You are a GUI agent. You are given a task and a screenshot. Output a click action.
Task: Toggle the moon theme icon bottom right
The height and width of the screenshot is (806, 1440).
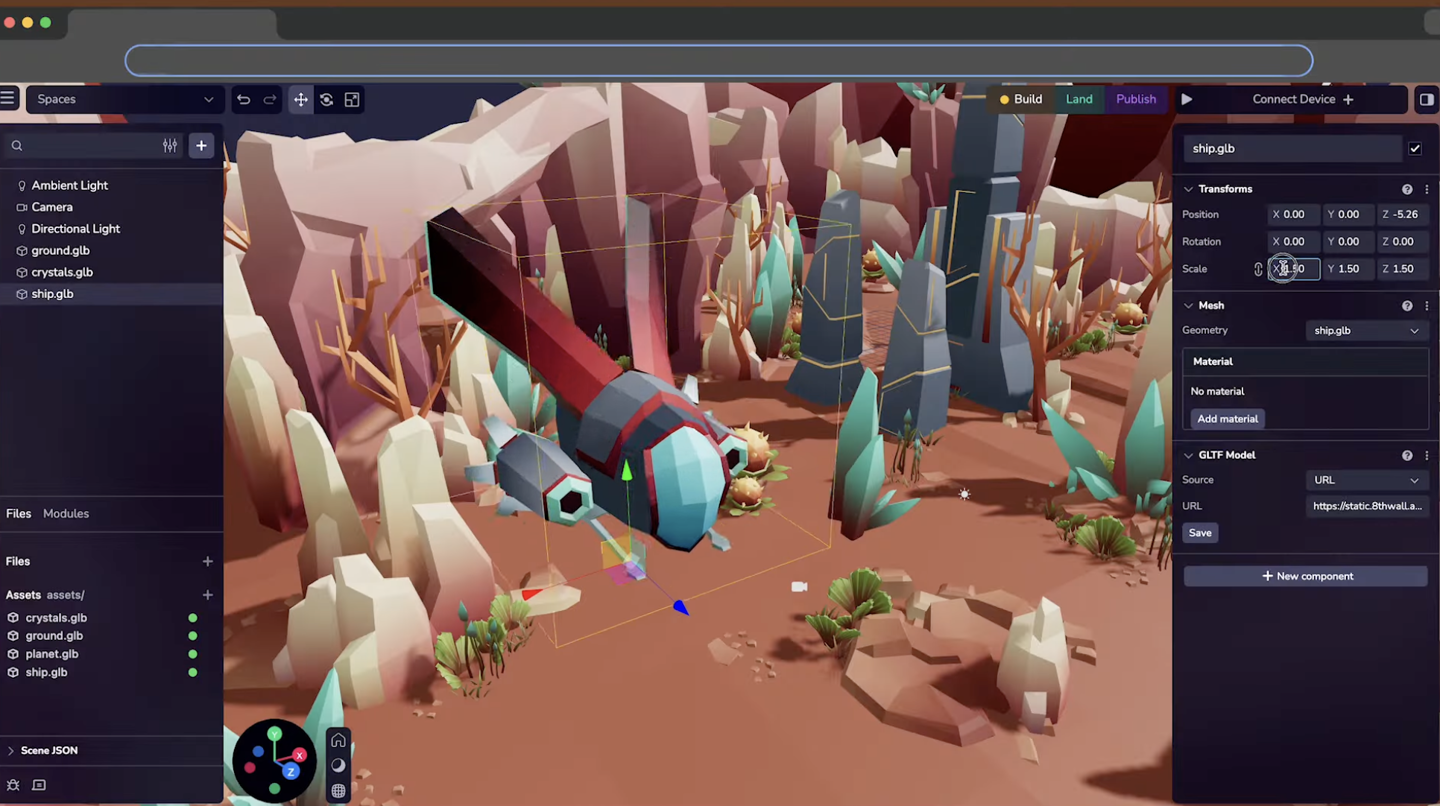[x=338, y=765]
